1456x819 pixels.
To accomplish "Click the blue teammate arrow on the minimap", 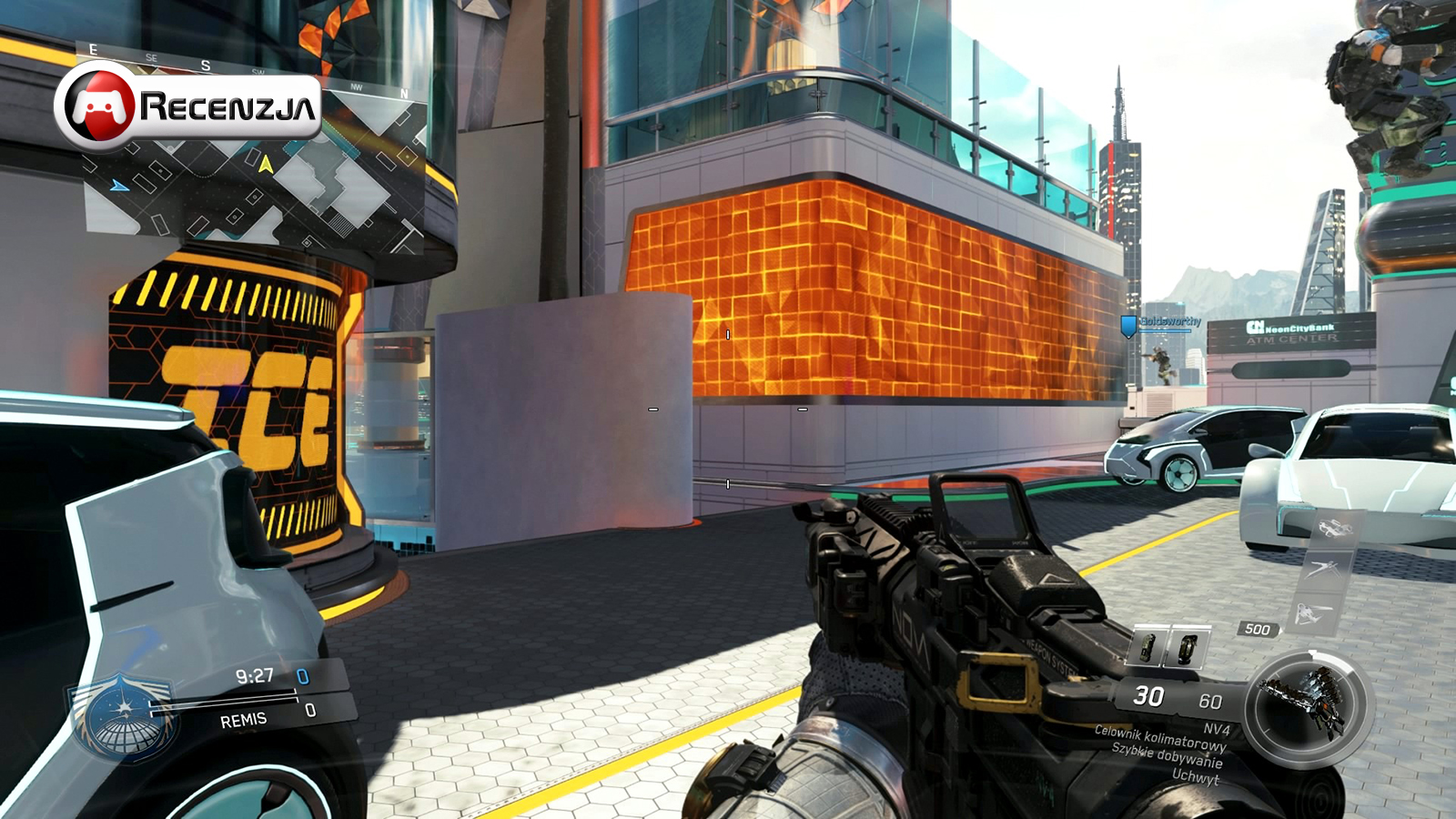I will pyautogui.click(x=119, y=186).
